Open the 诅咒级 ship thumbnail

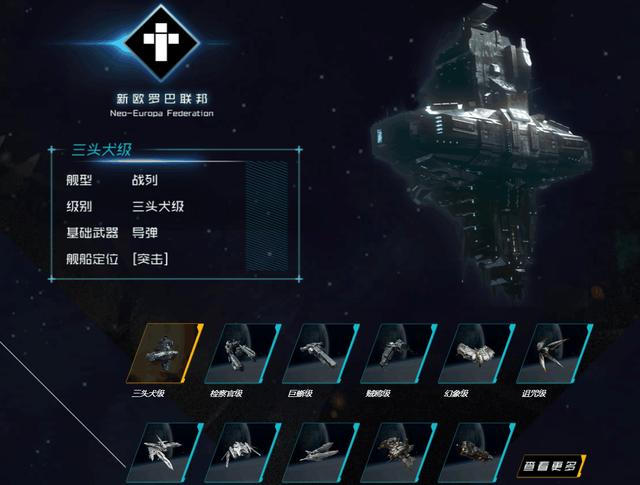(553, 353)
